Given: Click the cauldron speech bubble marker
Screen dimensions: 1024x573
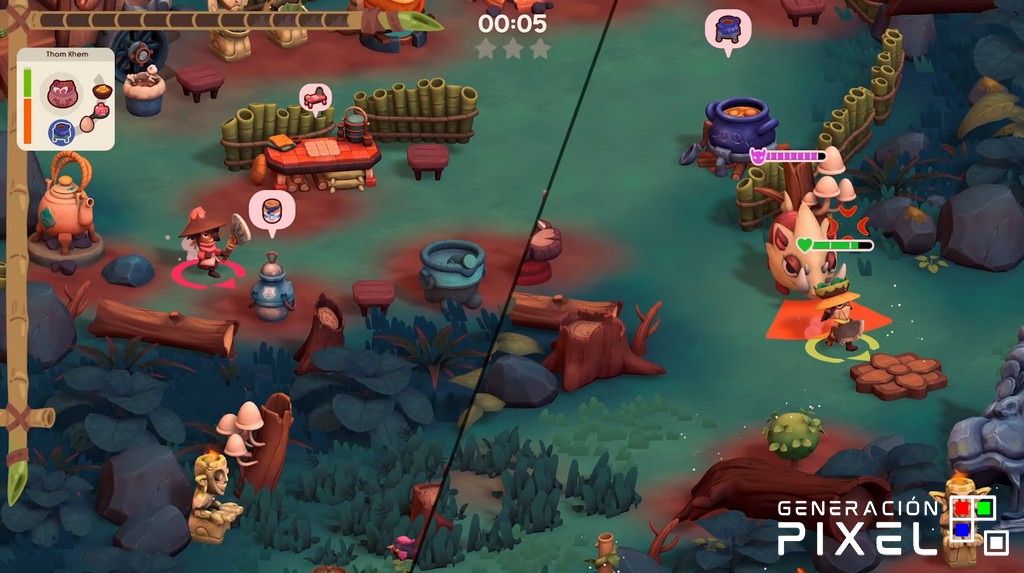Looking at the screenshot, I should pos(727,27).
